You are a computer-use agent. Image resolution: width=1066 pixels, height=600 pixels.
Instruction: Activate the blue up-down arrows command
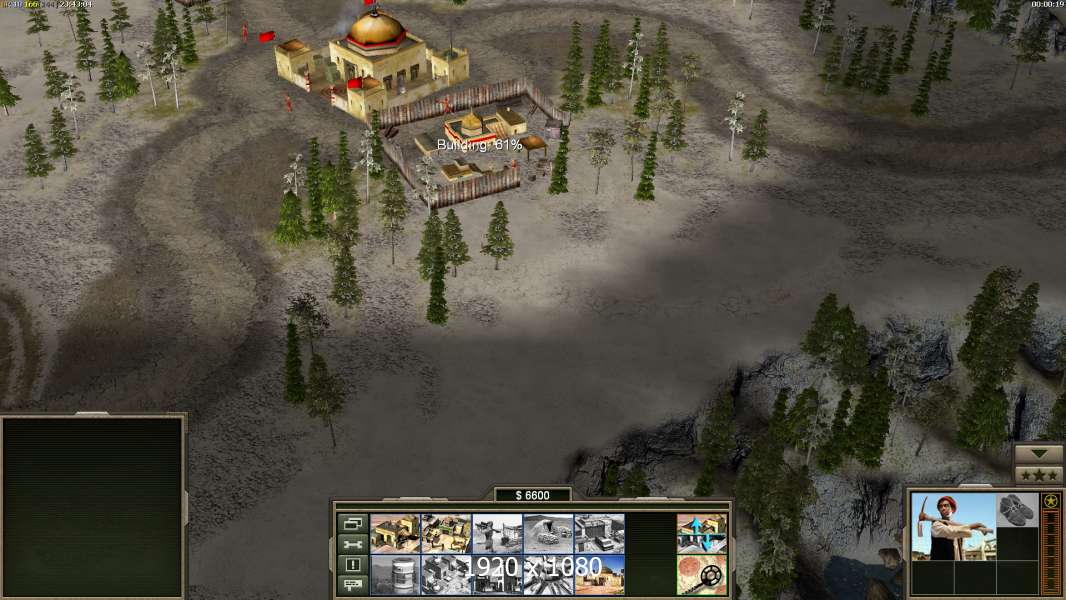coord(702,534)
